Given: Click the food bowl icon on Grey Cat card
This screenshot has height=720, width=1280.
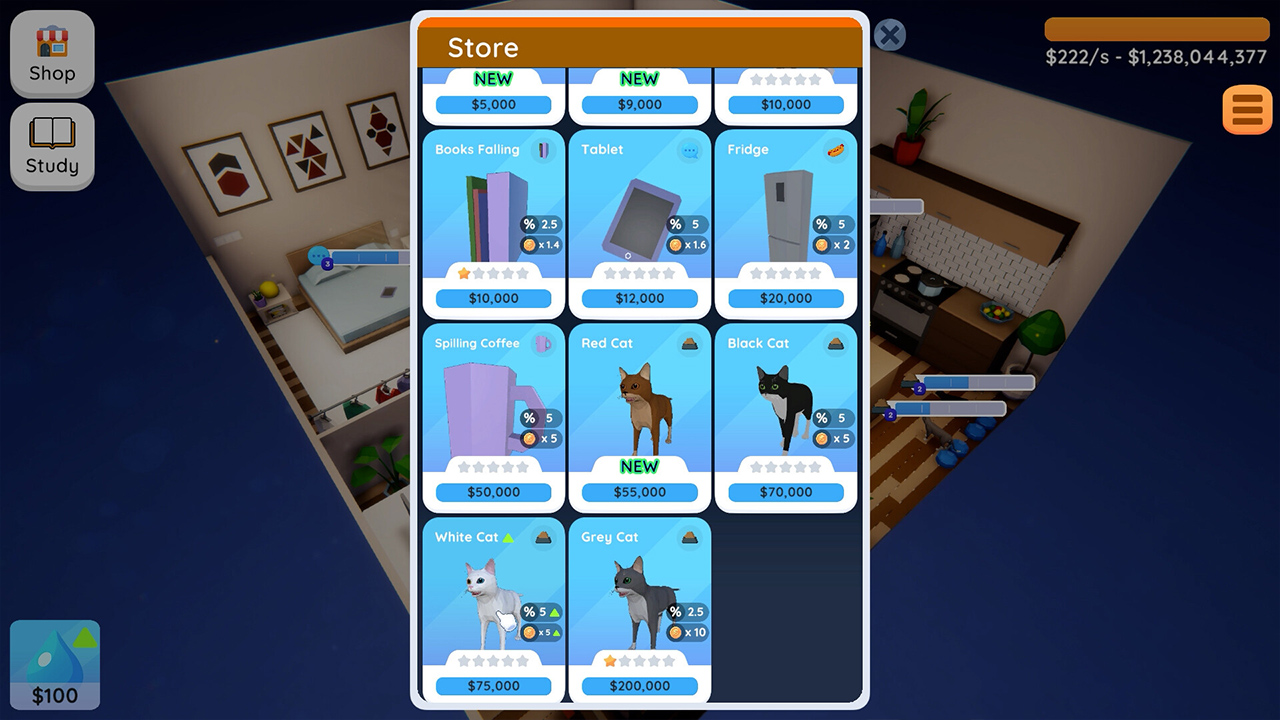Looking at the screenshot, I should 688,538.
